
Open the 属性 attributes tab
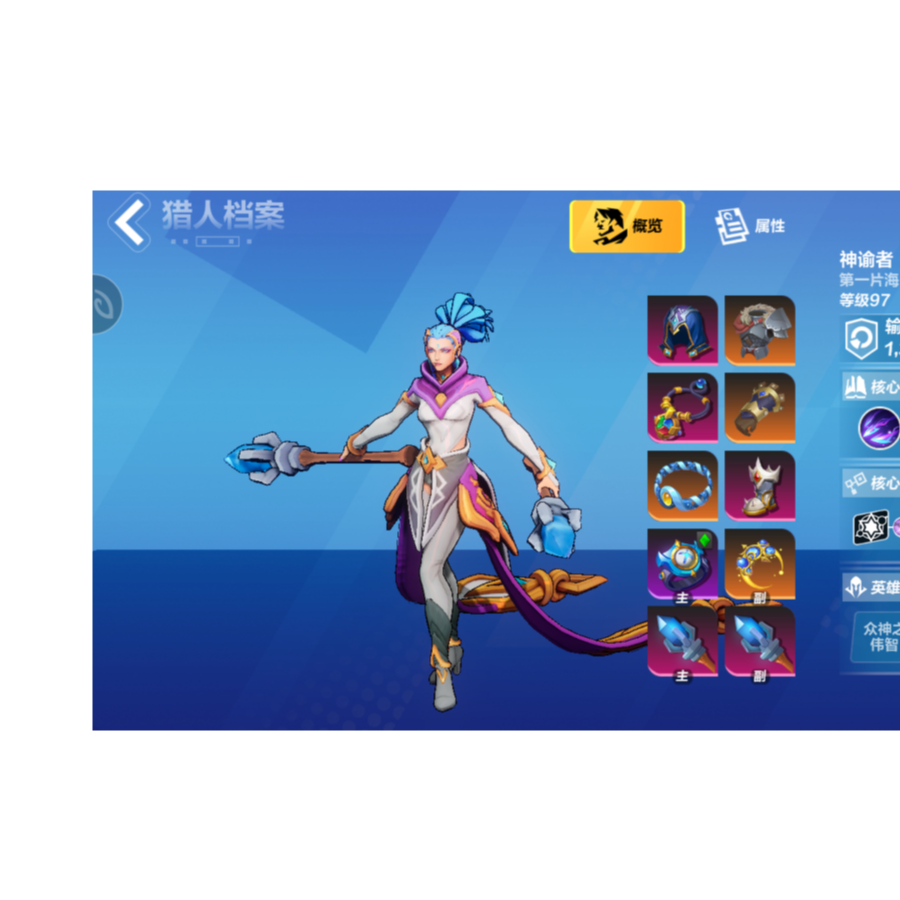point(751,226)
